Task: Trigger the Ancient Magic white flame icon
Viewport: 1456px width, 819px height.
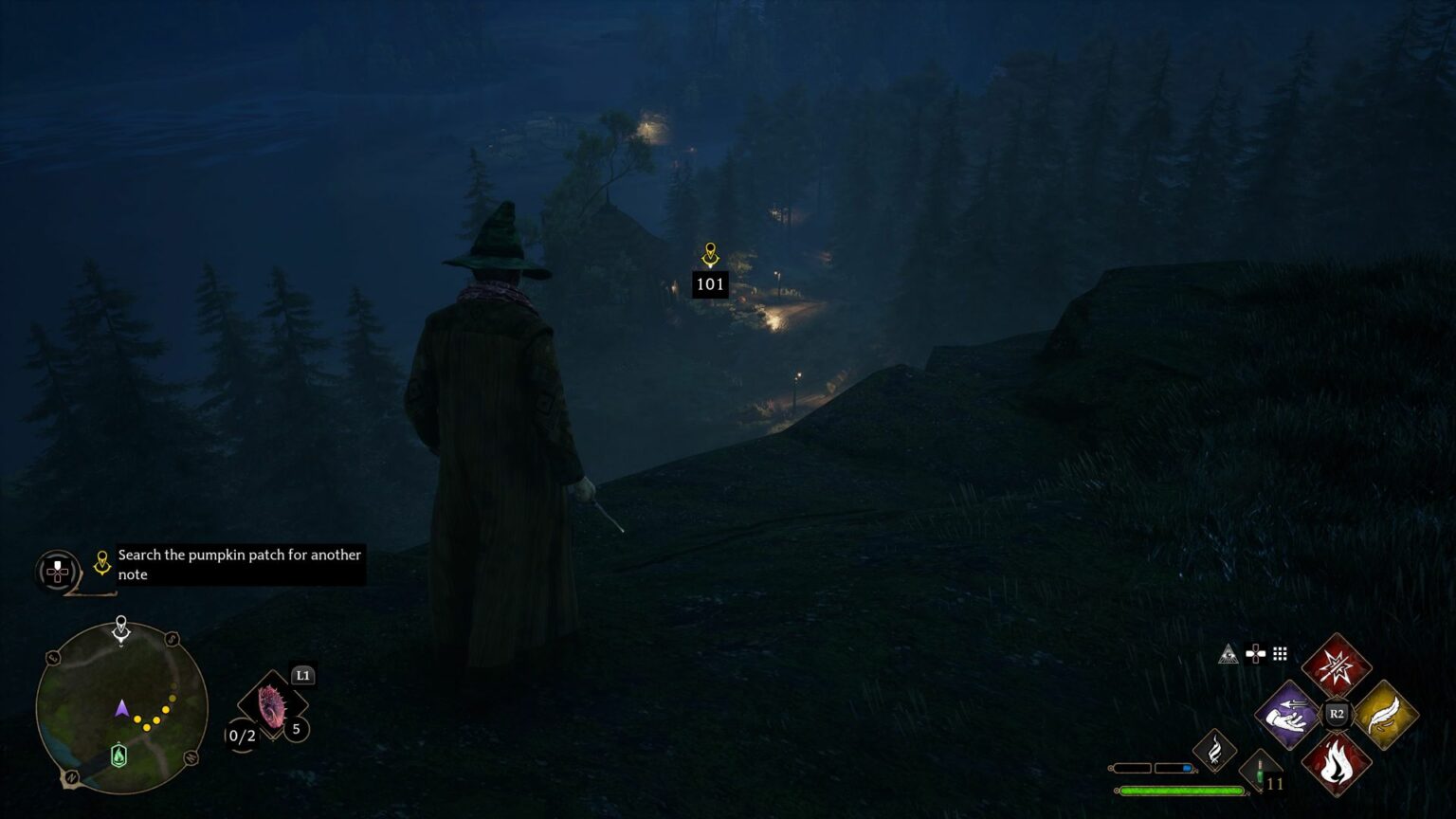Action: [1214, 751]
